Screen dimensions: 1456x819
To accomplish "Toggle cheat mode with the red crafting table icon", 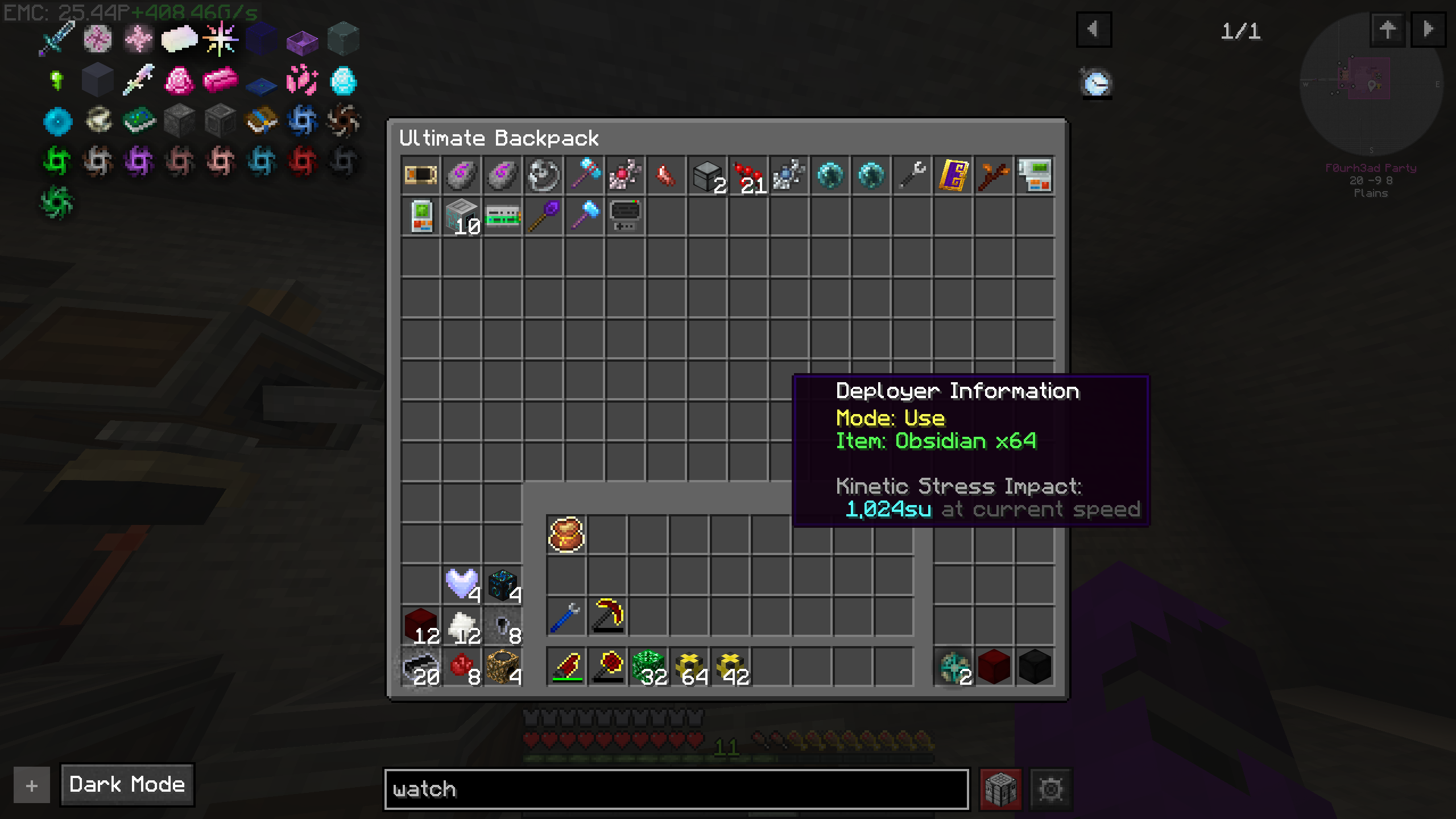I will pyautogui.click(x=1000, y=789).
